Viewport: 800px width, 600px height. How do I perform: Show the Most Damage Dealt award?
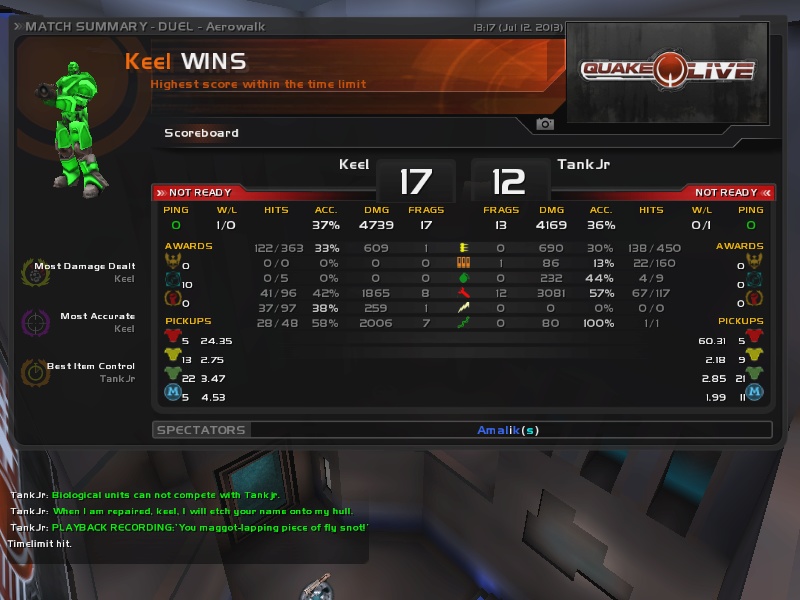click(33, 272)
